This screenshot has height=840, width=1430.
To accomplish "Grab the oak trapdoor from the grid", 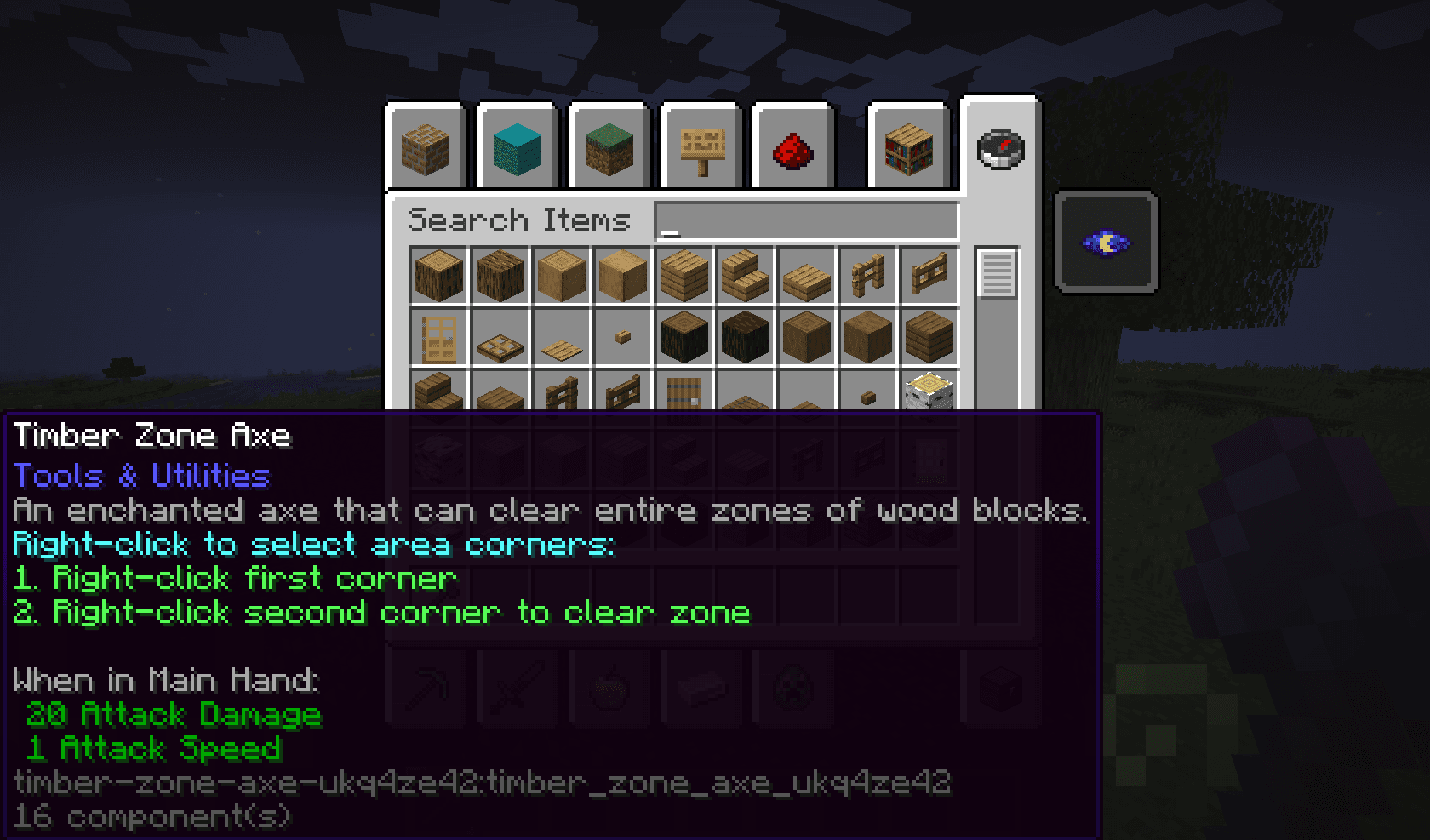I will point(500,338).
